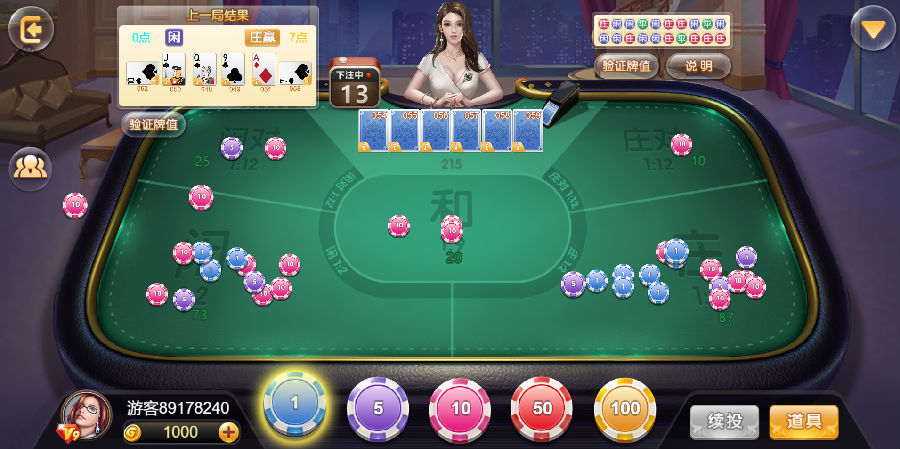This screenshot has height=449, width=900.
Task: Click the 续投 repeat bet button
Action: point(724,421)
